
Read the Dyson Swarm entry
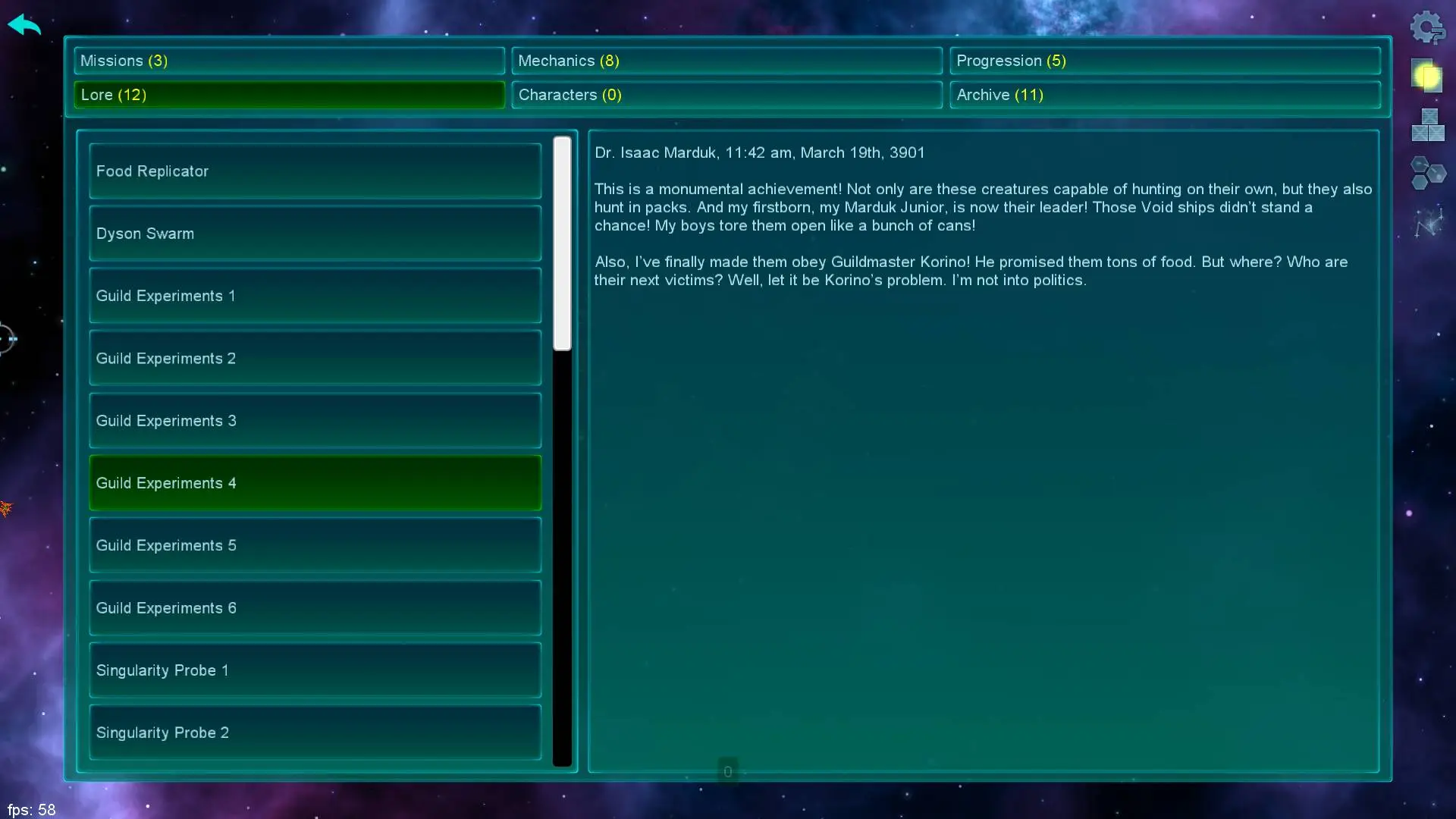click(x=315, y=234)
